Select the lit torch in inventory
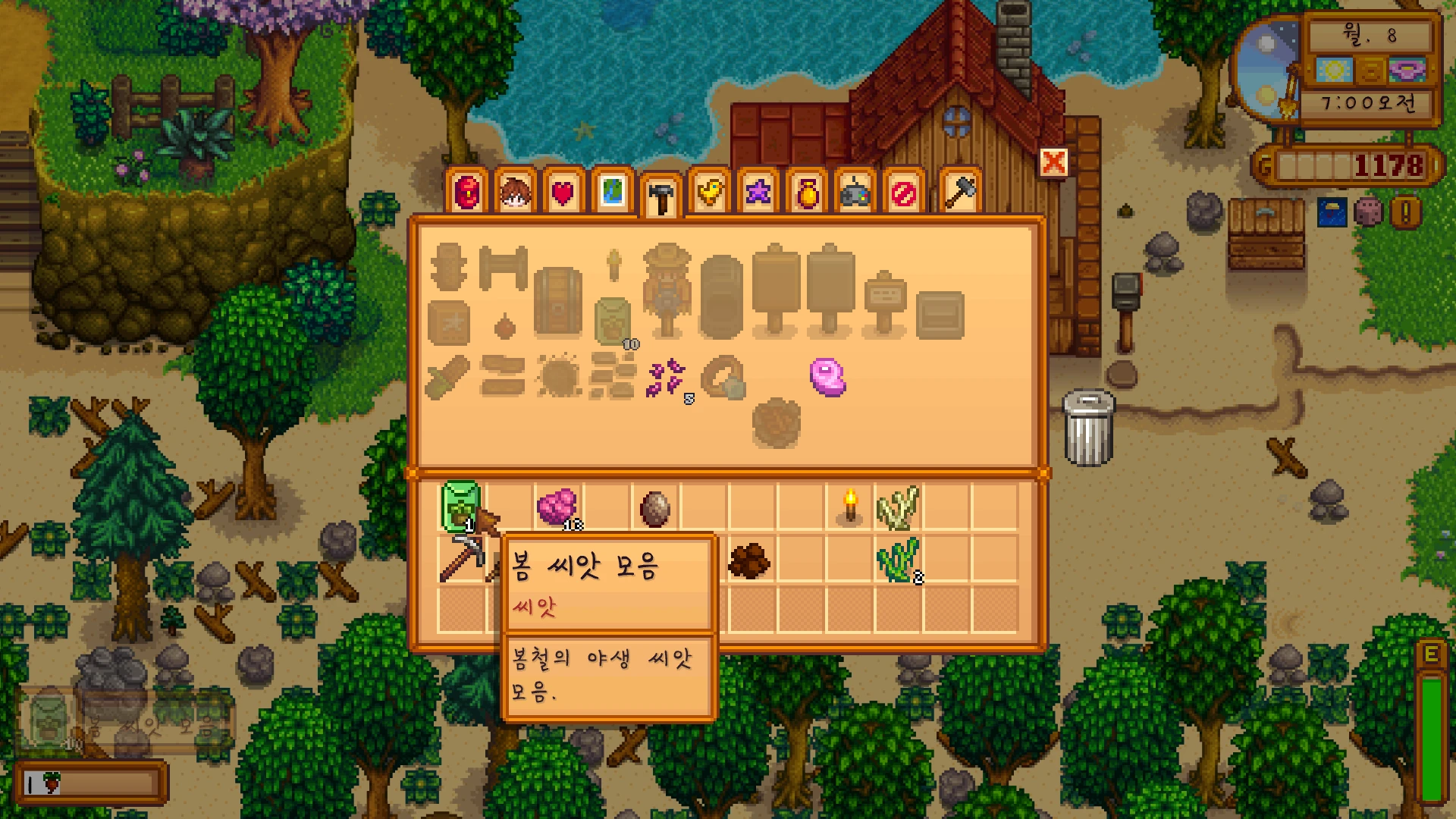This screenshot has width=1456, height=819. pyautogui.click(x=850, y=506)
